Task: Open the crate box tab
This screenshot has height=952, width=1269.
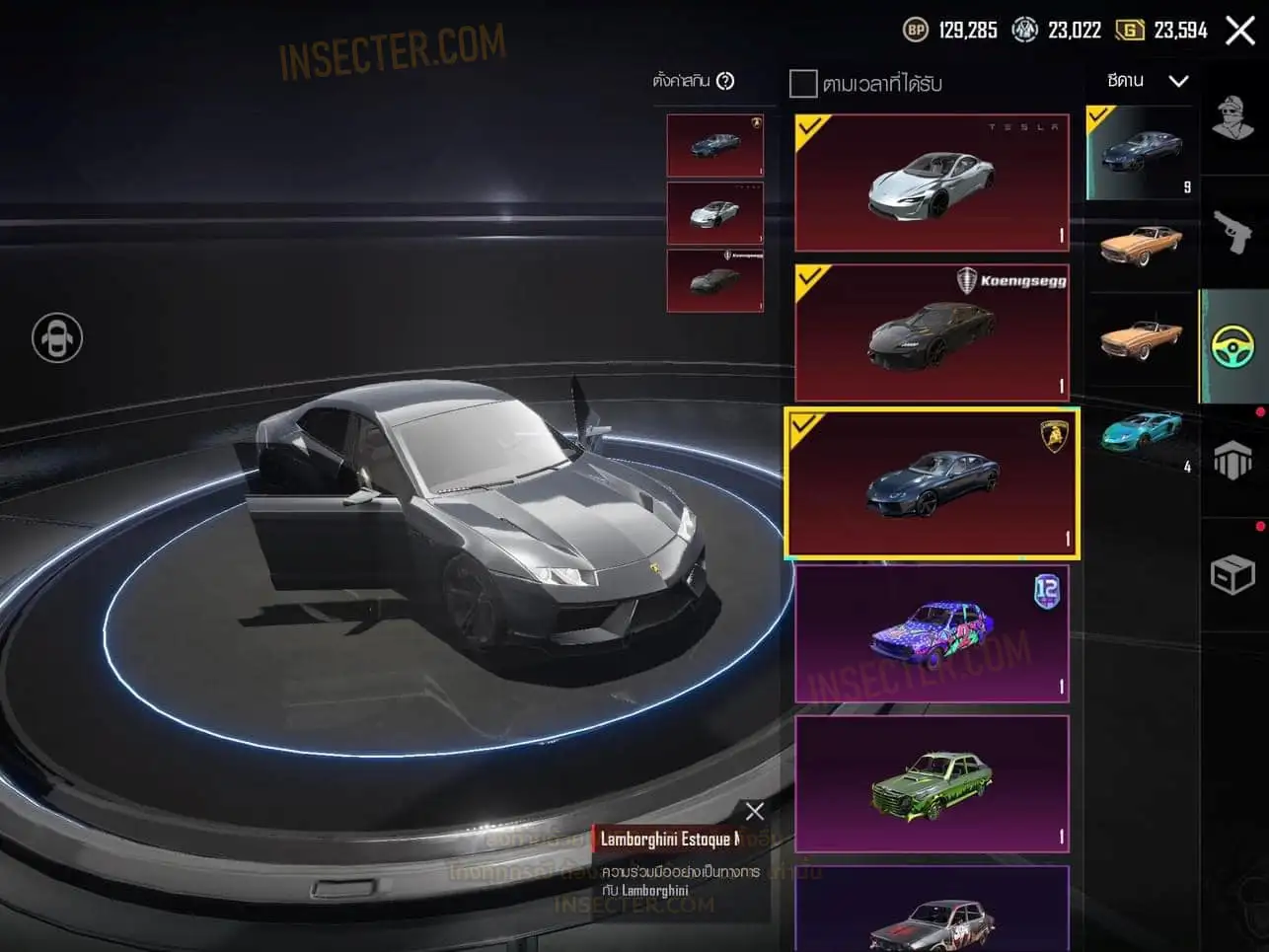Action: click(x=1232, y=574)
